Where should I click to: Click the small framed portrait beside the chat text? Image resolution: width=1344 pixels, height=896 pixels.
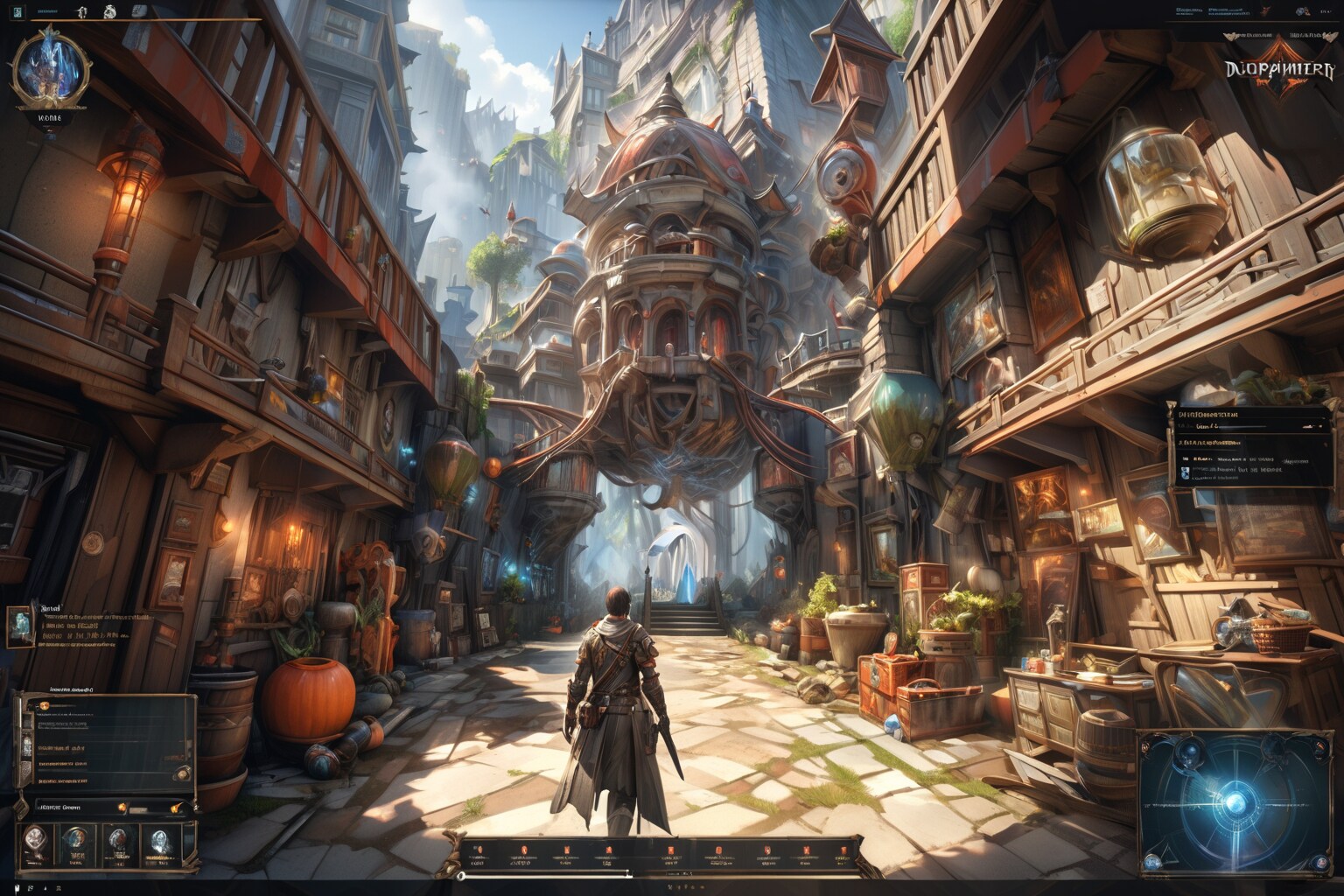20,626
